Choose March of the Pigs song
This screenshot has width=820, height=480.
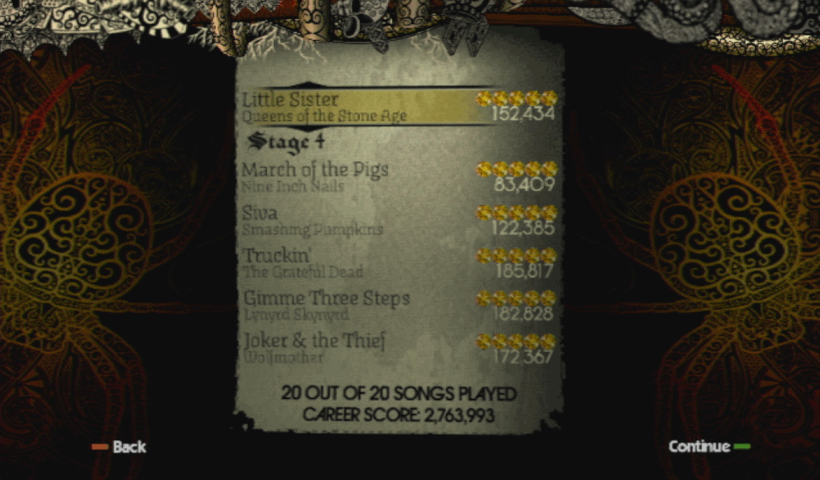(398, 176)
